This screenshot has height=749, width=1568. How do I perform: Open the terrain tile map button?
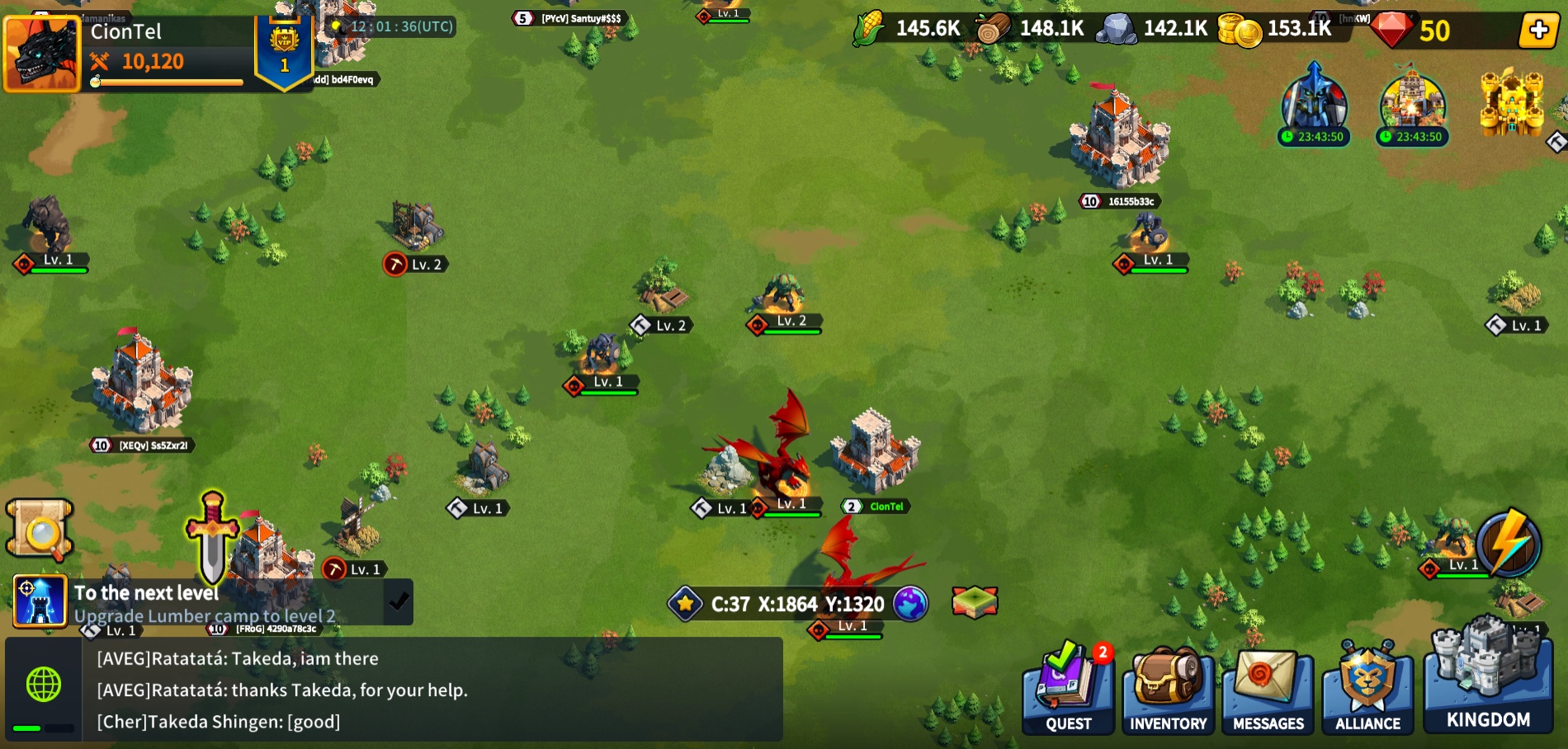[x=975, y=602]
